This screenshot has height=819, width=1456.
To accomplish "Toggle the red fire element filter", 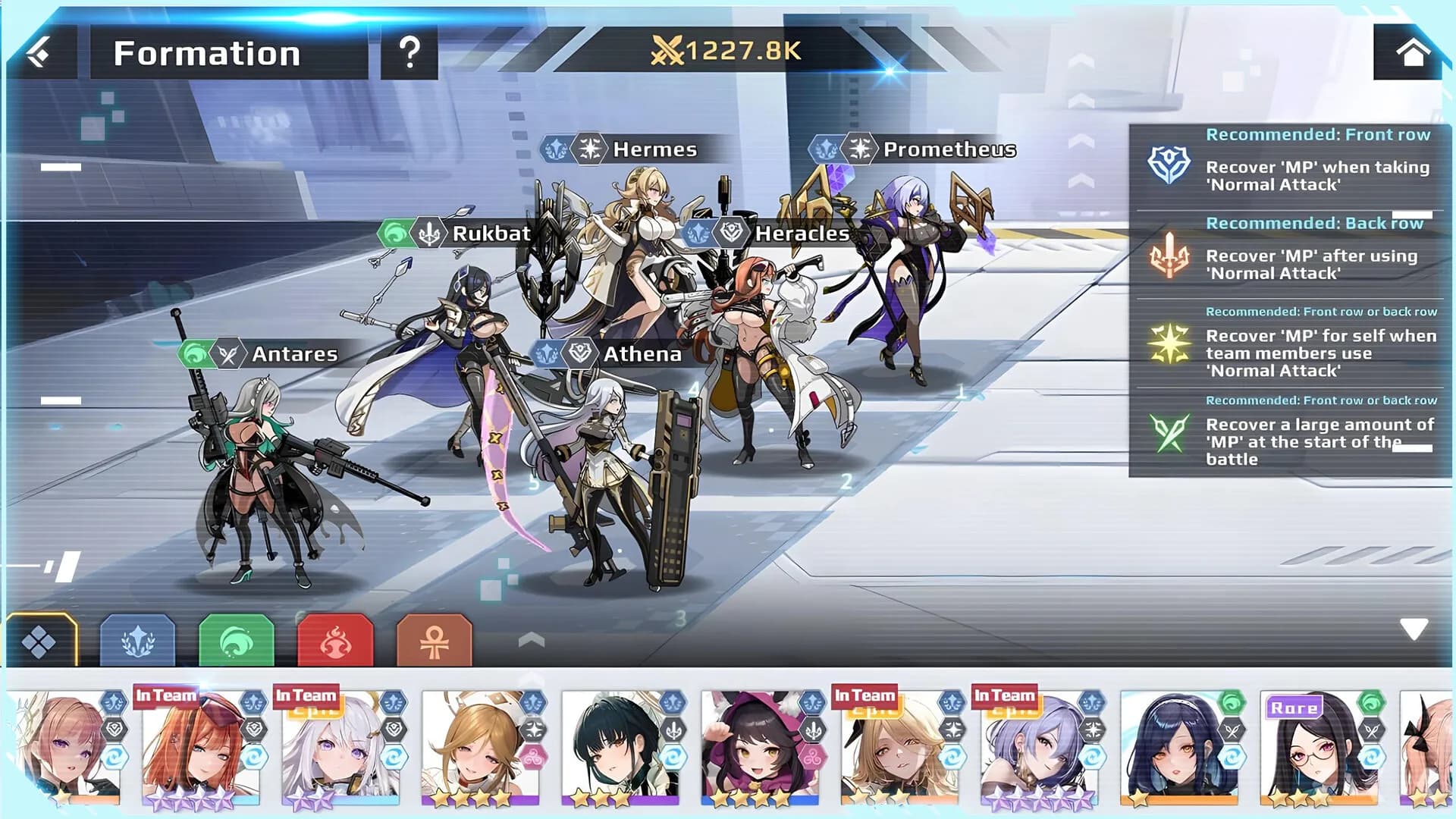I will pyautogui.click(x=337, y=639).
